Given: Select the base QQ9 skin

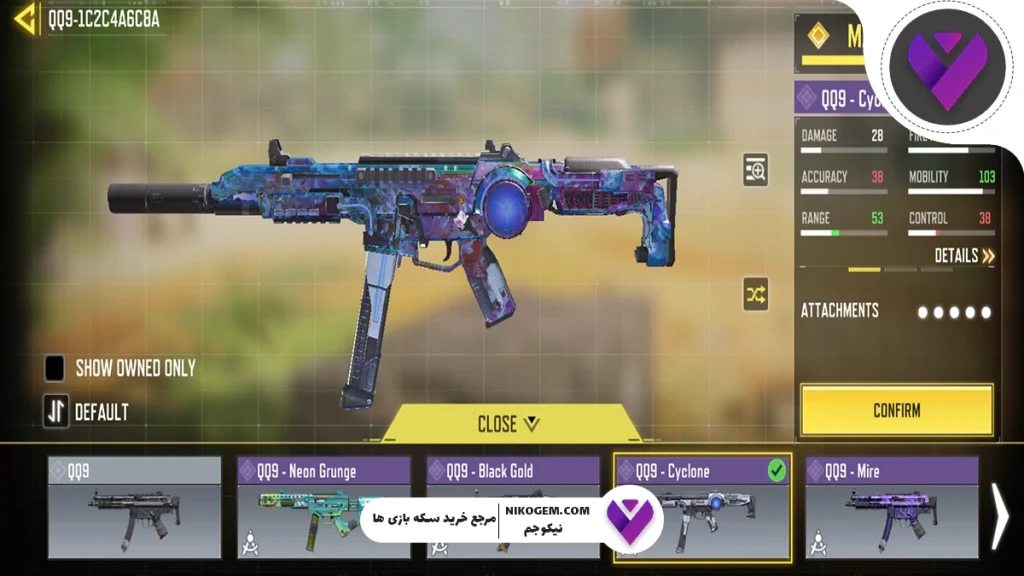Looking at the screenshot, I should click(134, 507).
